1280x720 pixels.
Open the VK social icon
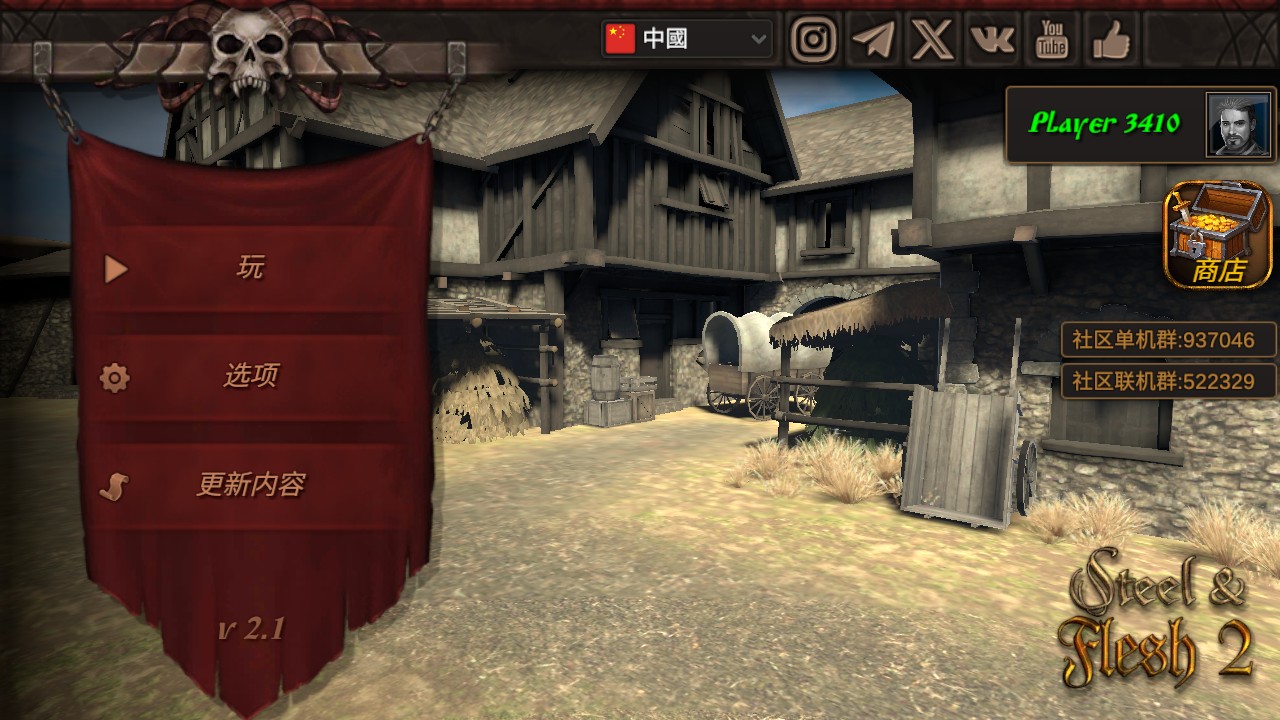click(991, 40)
